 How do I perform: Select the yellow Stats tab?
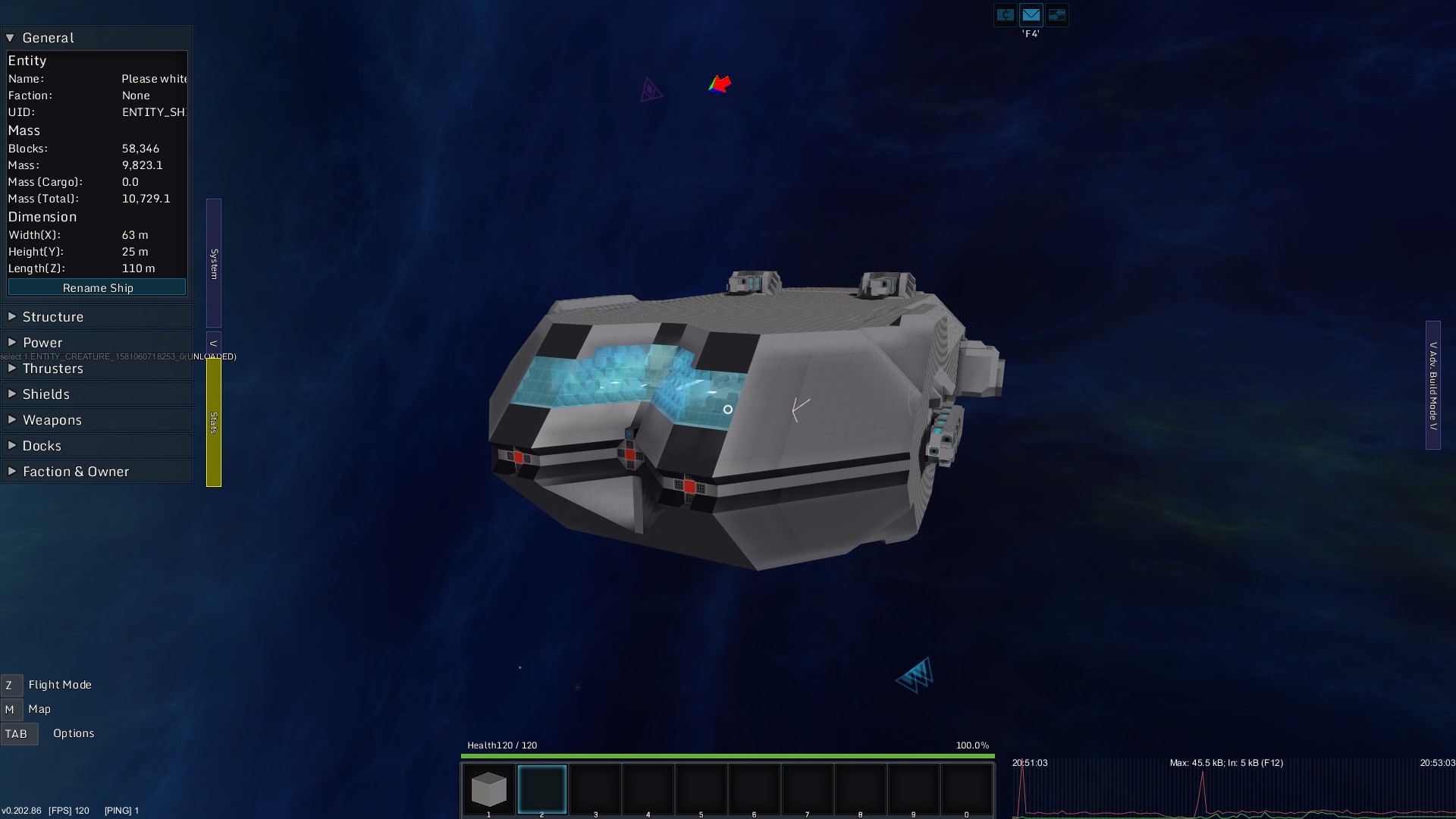click(214, 422)
